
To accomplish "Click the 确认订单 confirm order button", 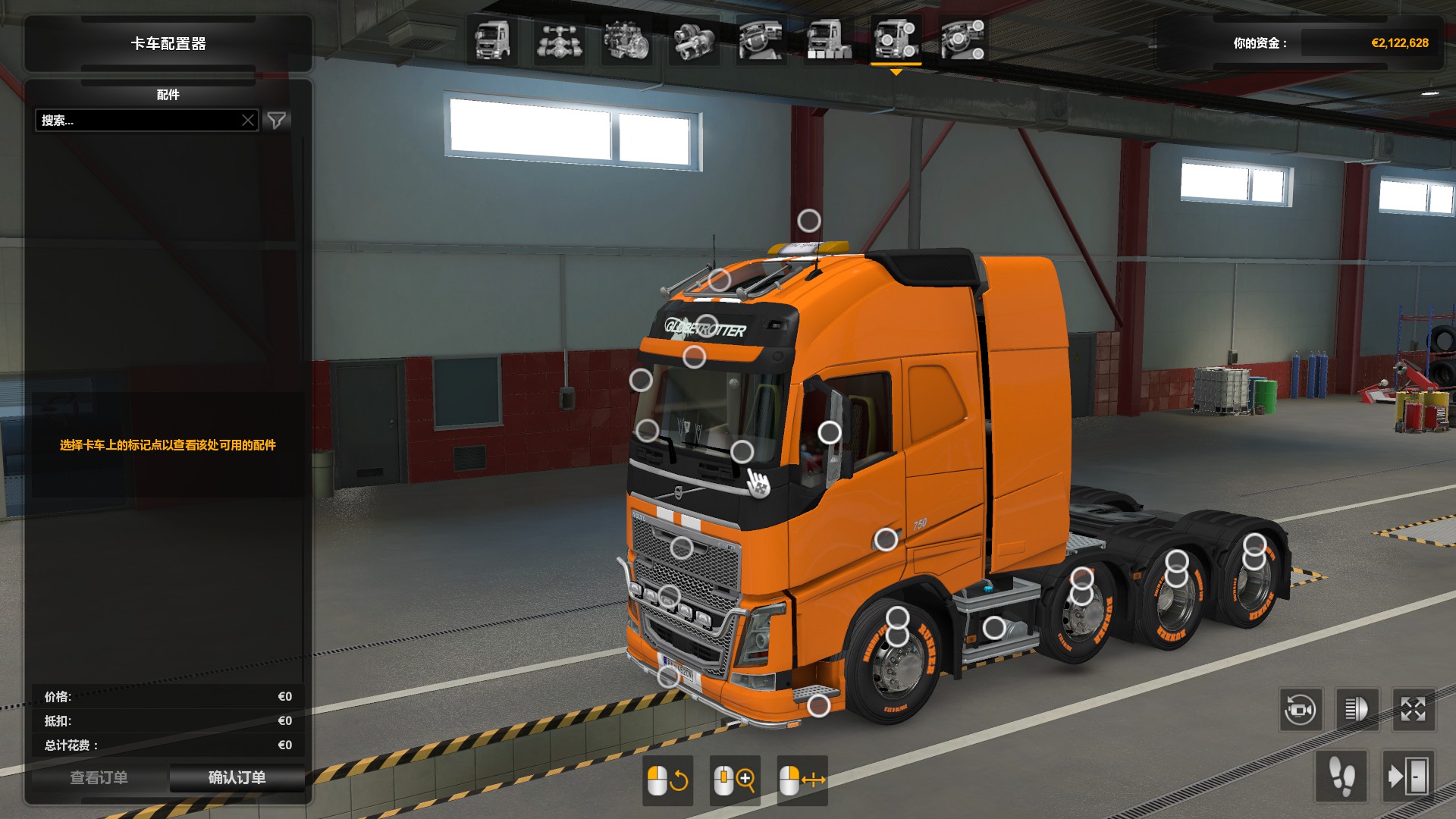I will (237, 777).
